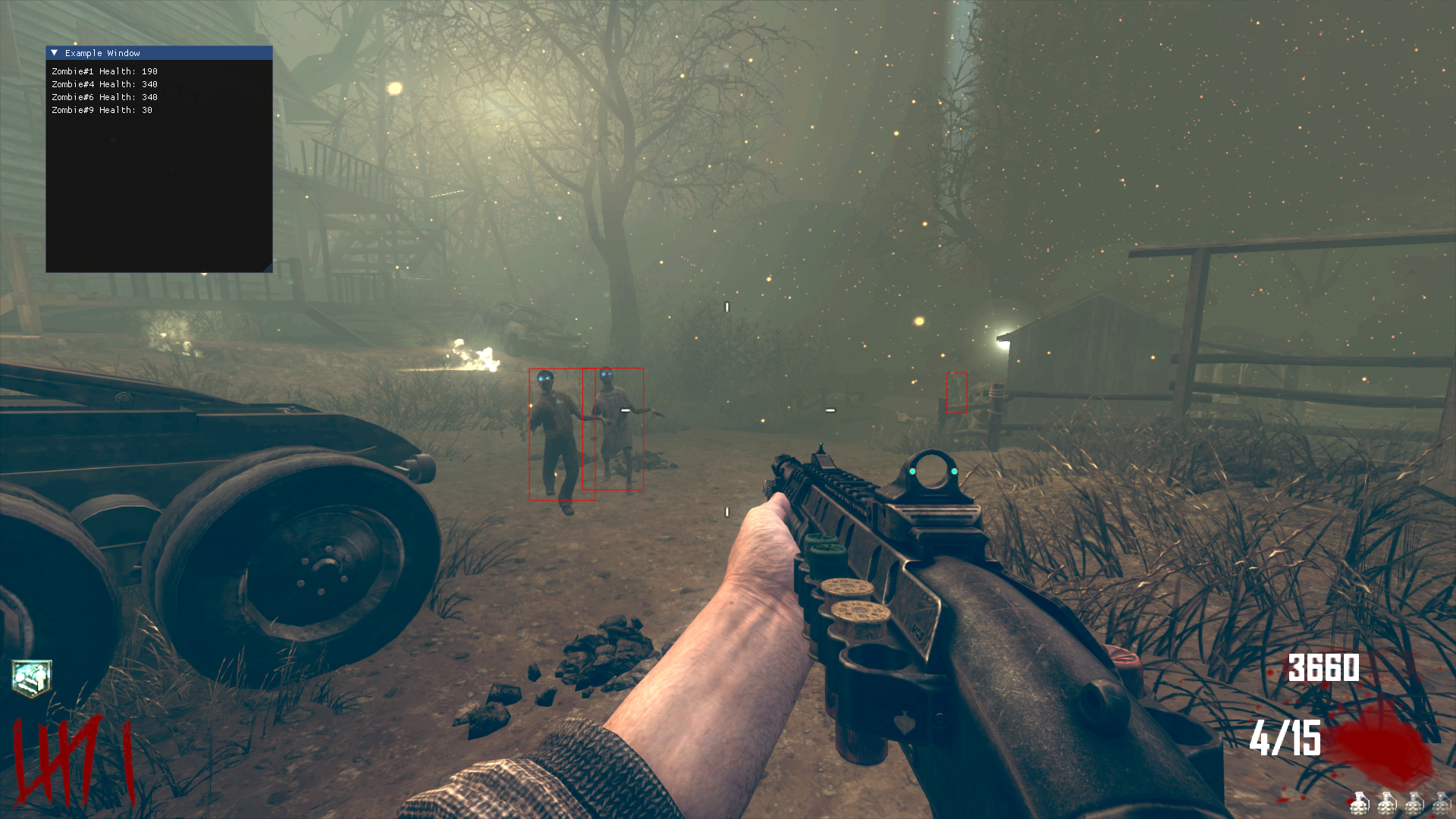Click the third frag grenade icon
Image resolution: width=1456 pixels, height=819 pixels.
point(1414,805)
